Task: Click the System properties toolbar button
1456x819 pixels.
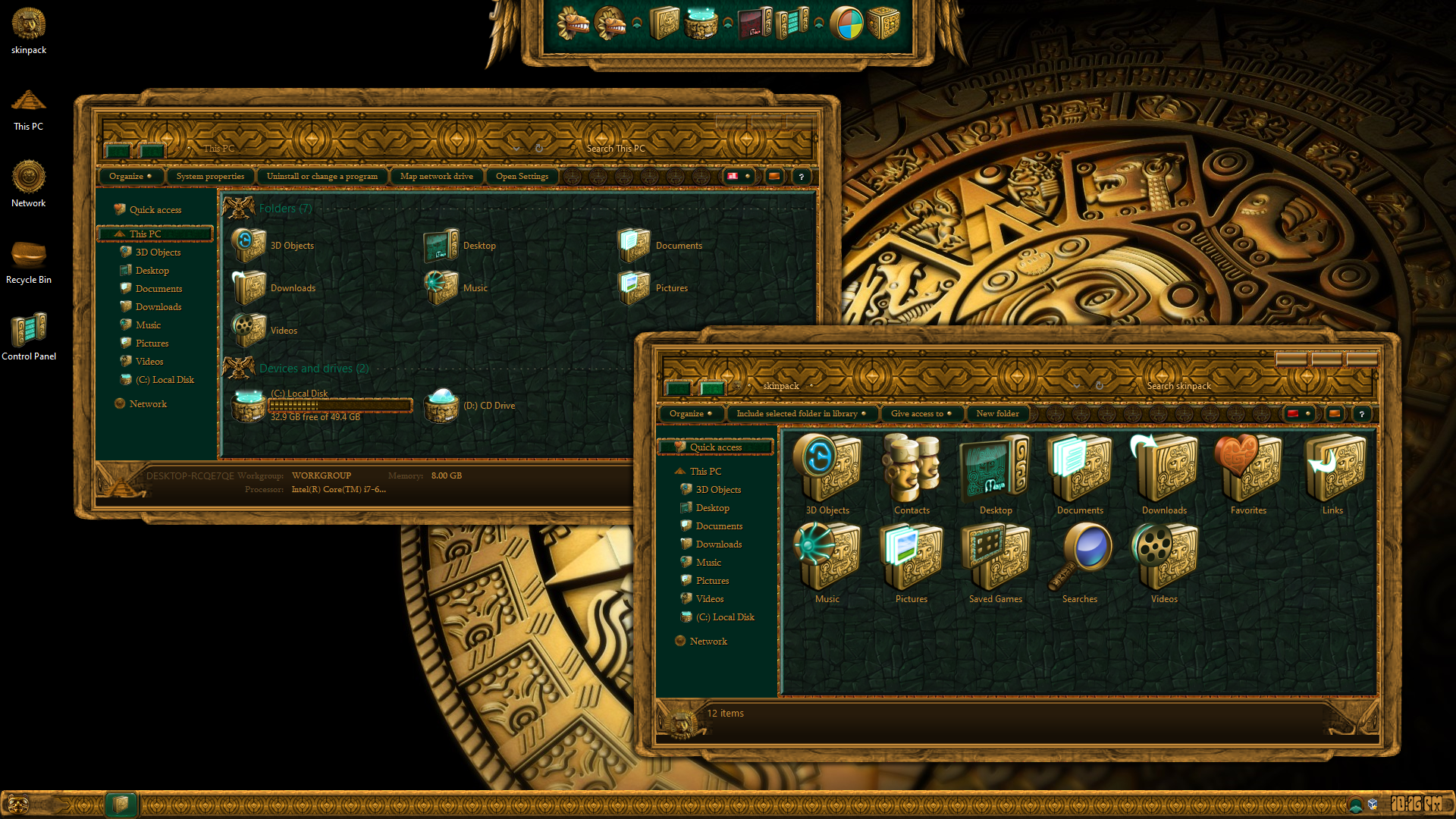Action: point(210,177)
